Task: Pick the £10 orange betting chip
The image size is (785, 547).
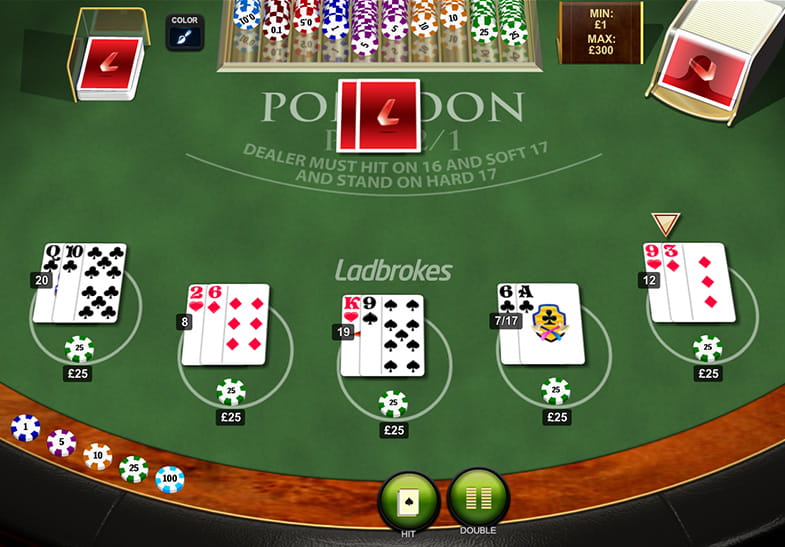Action: 97,456
